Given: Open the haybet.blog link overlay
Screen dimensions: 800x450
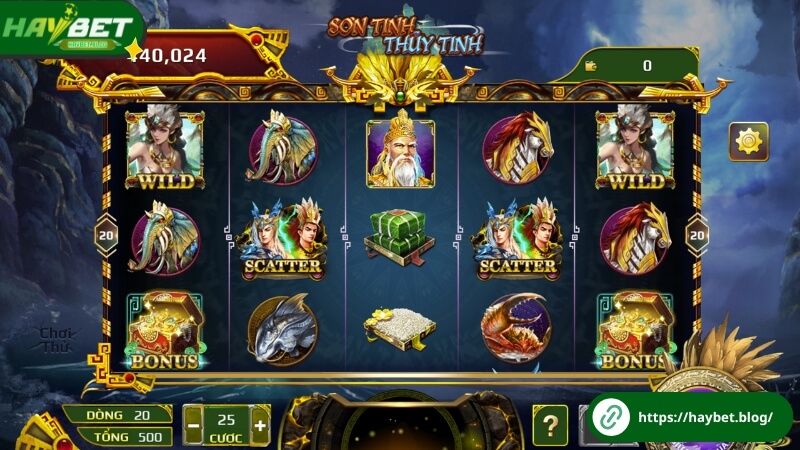Looking at the screenshot, I should pyautogui.click(x=689, y=417).
